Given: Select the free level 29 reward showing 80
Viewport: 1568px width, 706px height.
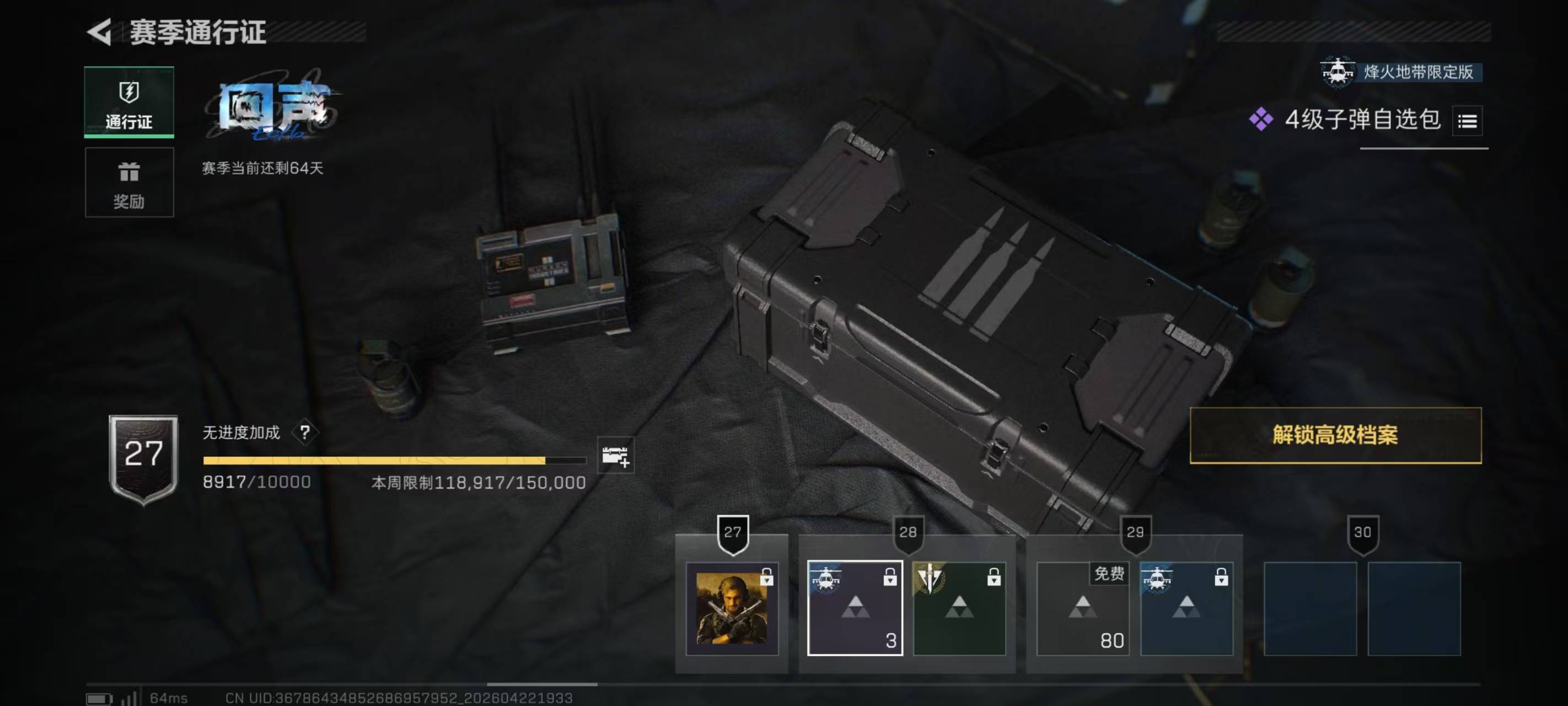Looking at the screenshot, I should click(1082, 608).
